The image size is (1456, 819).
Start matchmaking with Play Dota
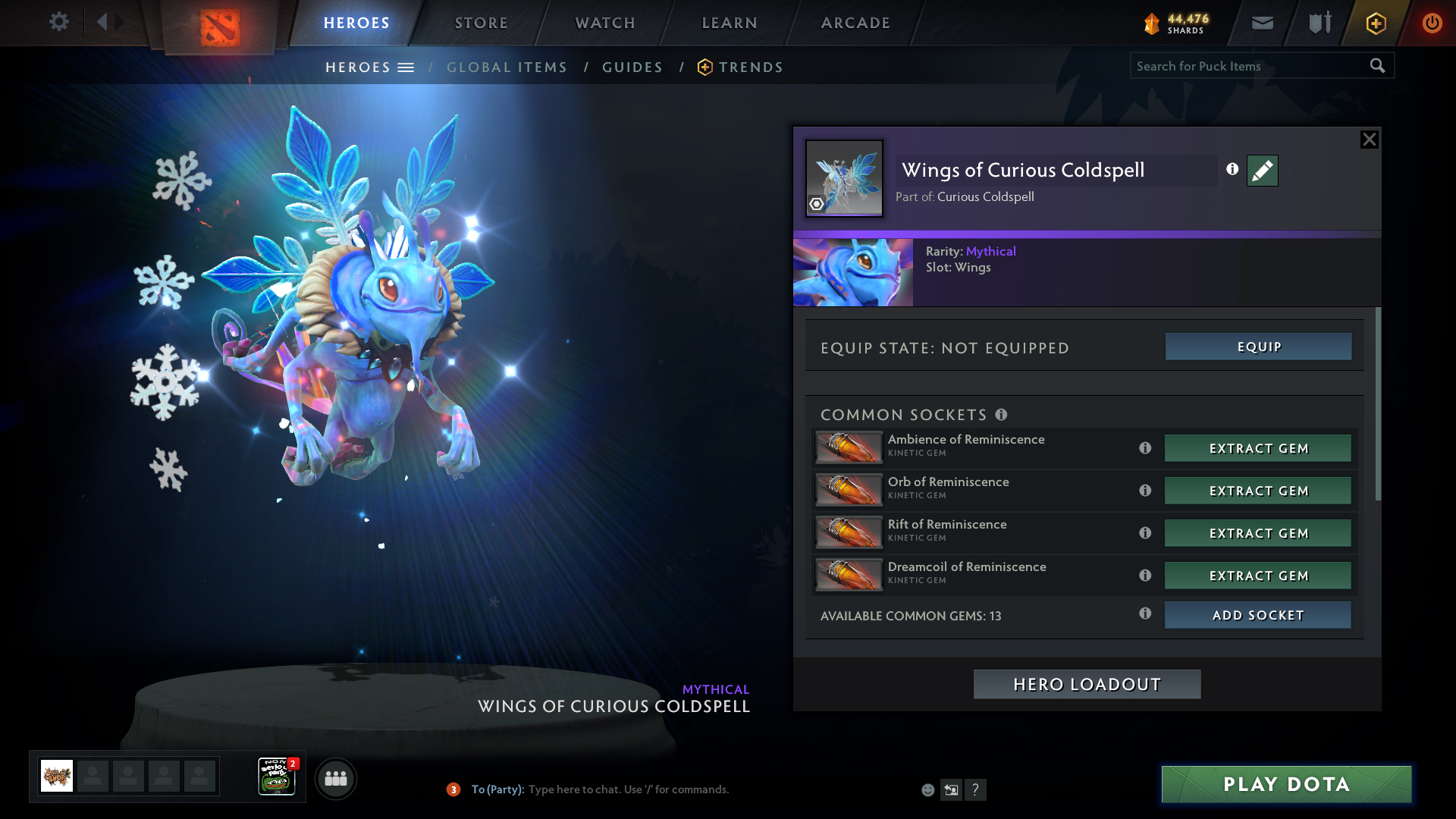click(x=1286, y=784)
